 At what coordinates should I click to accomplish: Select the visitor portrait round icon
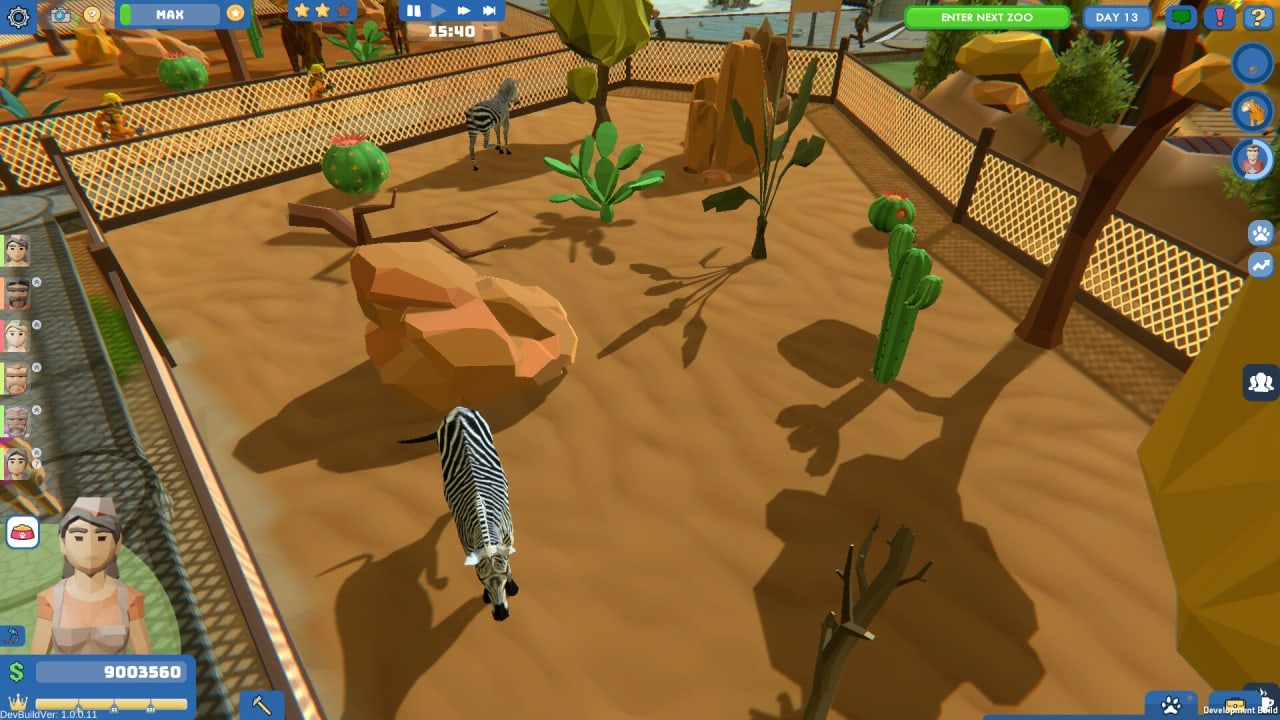tap(1252, 158)
